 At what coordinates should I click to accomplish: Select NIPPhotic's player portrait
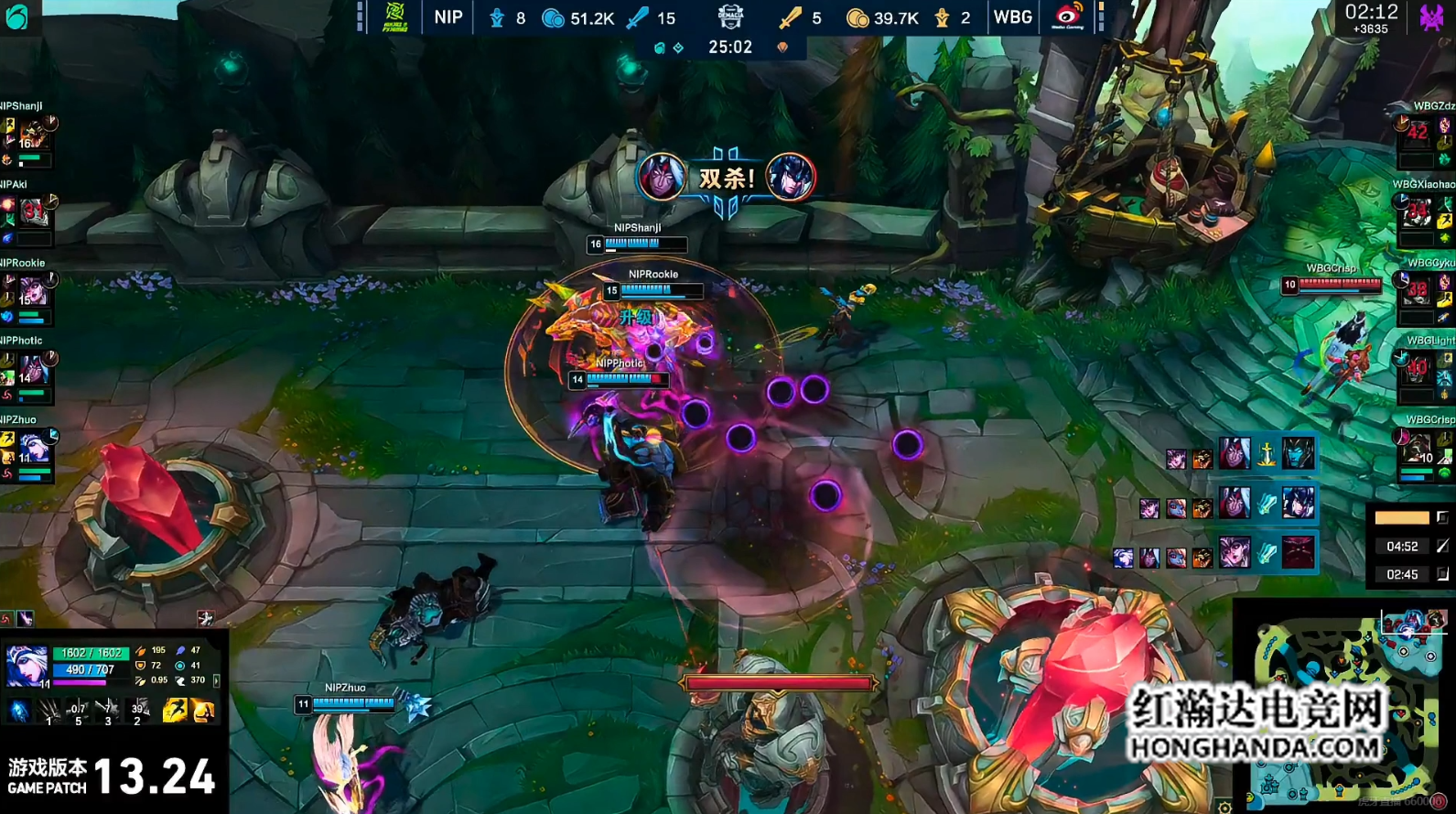click(35, 369)
